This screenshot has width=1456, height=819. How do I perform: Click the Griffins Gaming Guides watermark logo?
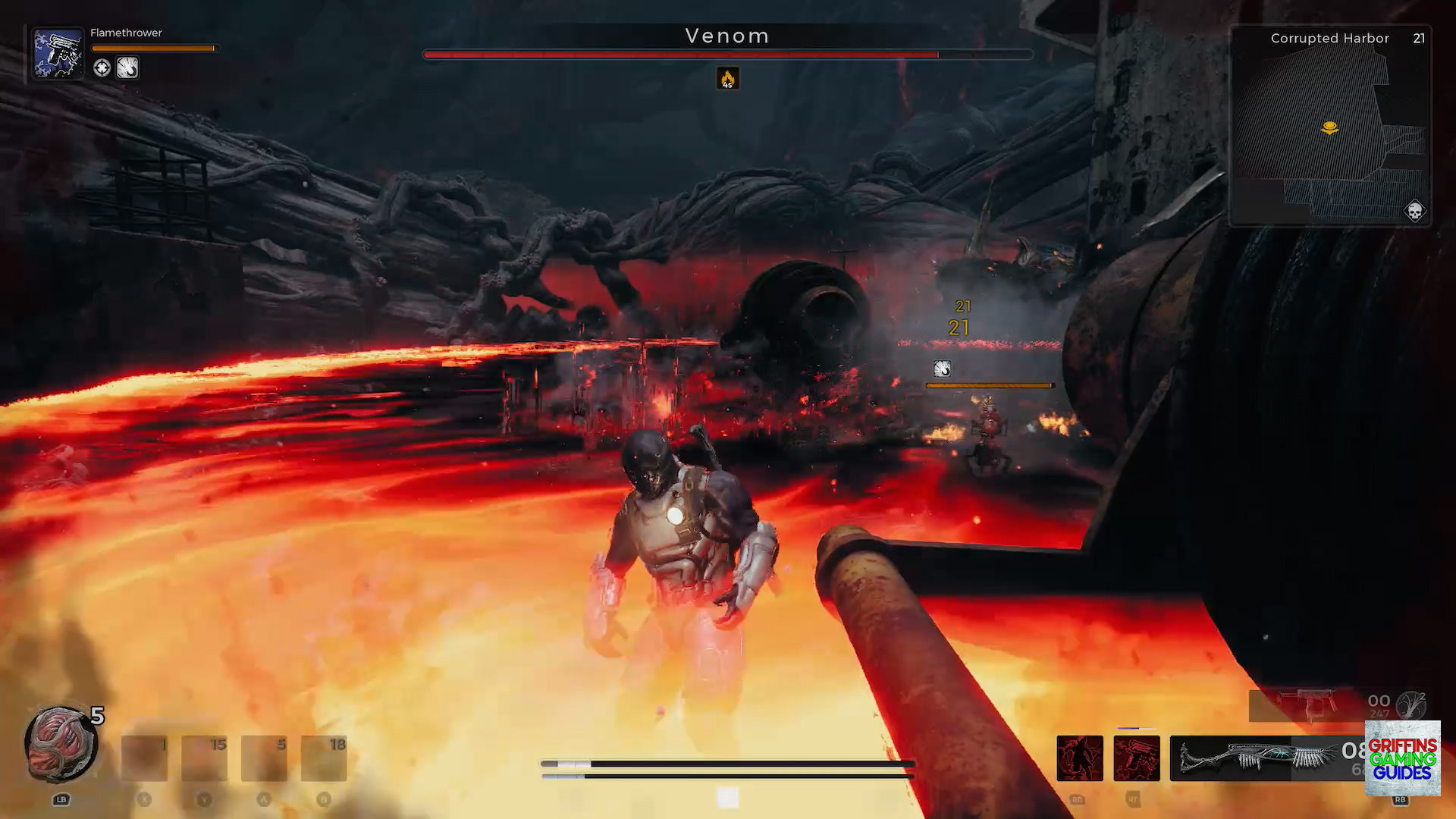1402,758
